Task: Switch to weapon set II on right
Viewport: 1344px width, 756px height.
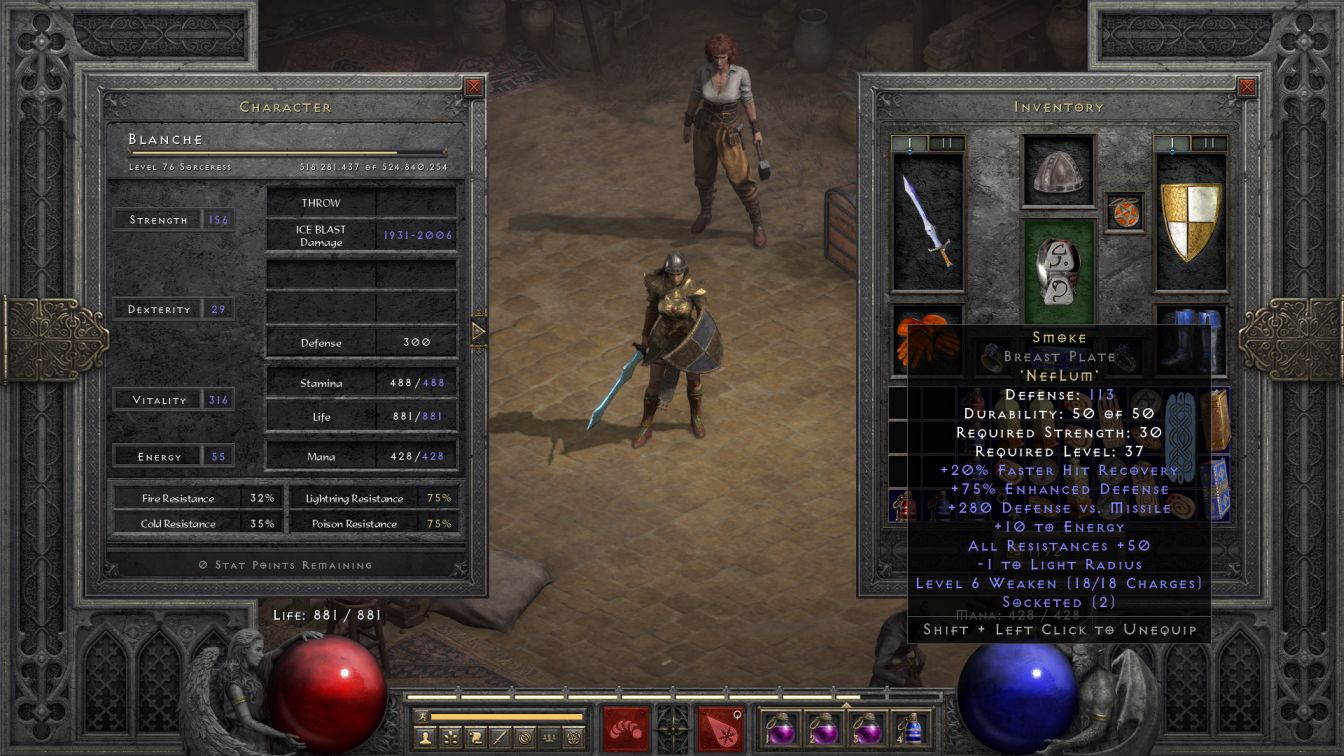Action: pyautogui.click(x=1210, y=143)
